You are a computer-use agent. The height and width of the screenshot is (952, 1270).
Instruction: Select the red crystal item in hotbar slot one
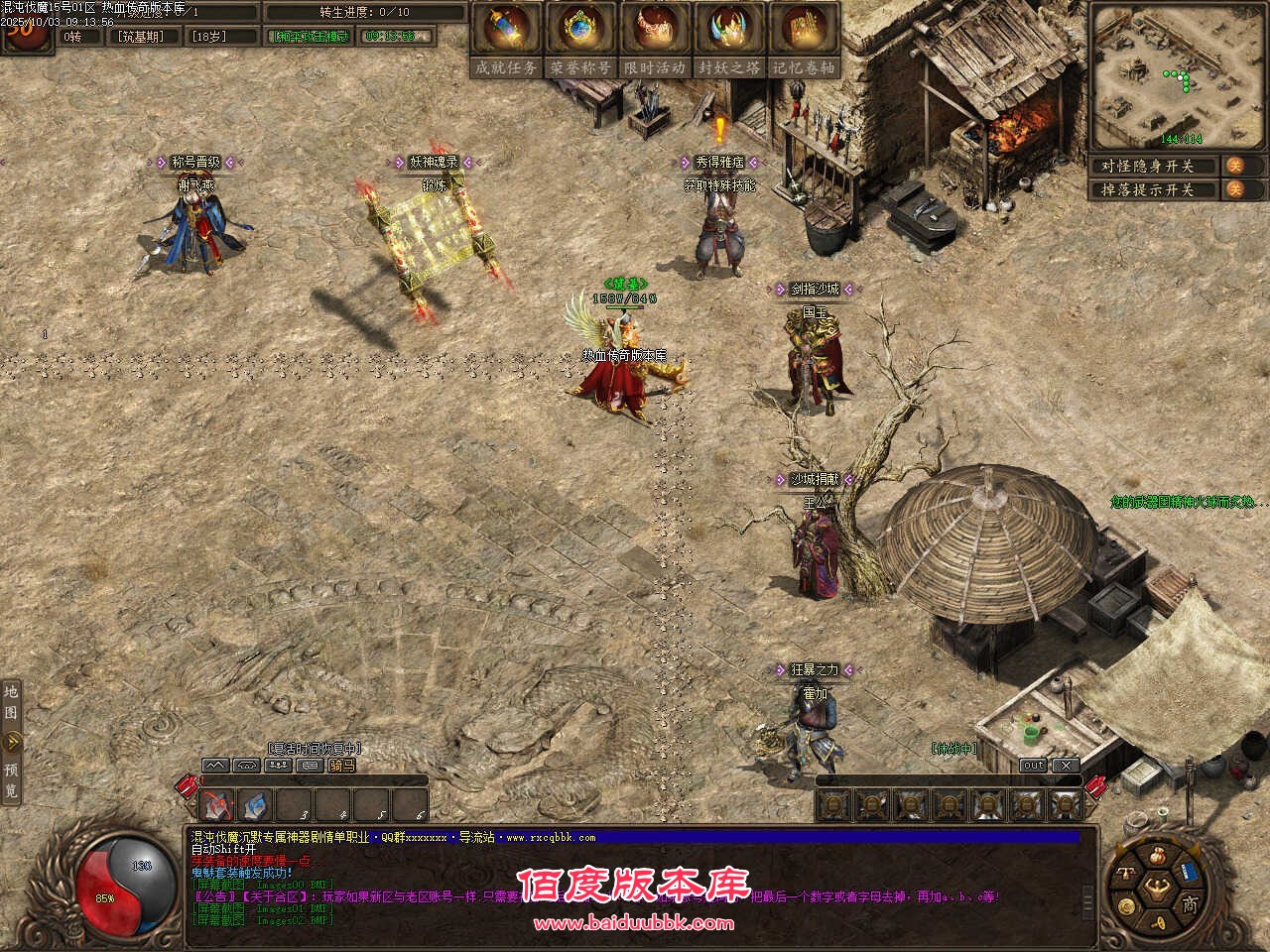click(217, 804)
